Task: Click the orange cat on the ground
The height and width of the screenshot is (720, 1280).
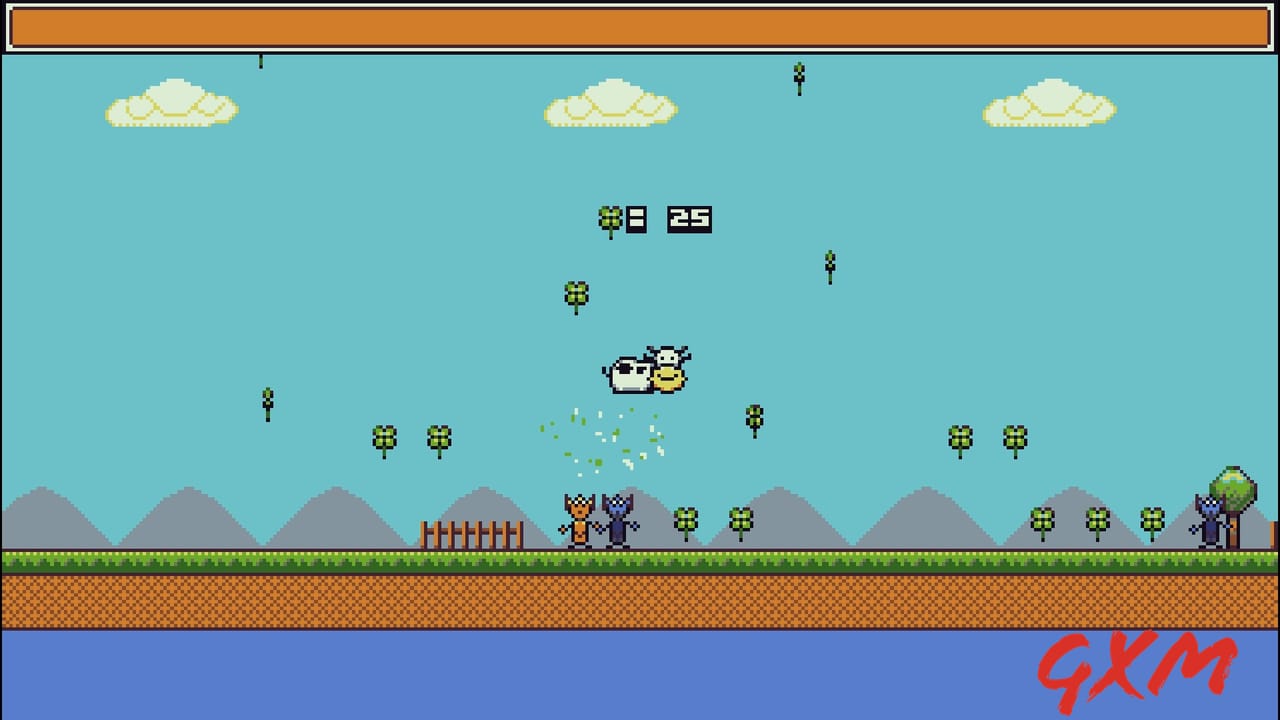Action: [x=578, y=518]
